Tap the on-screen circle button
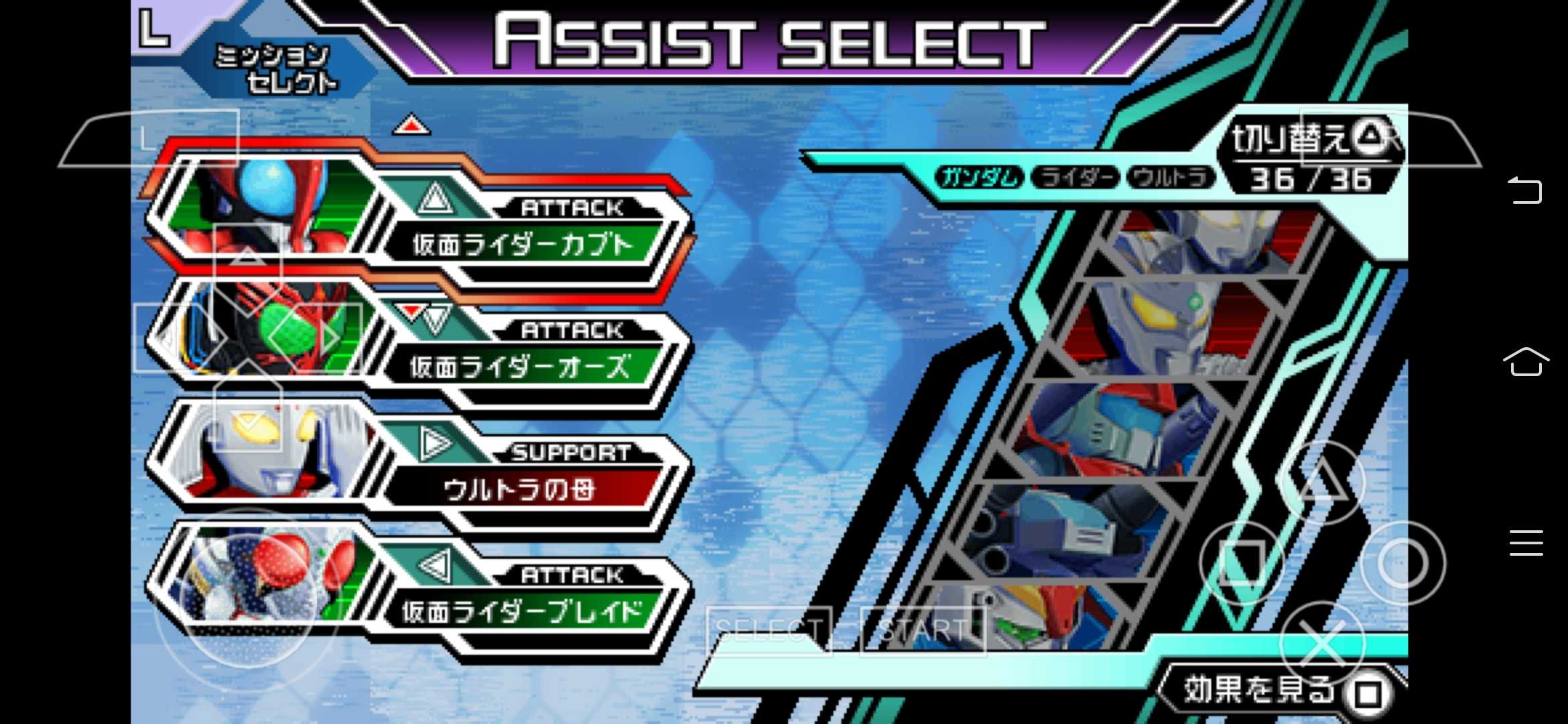Viewport: 1568px width, 724px height. (1402, 563)
